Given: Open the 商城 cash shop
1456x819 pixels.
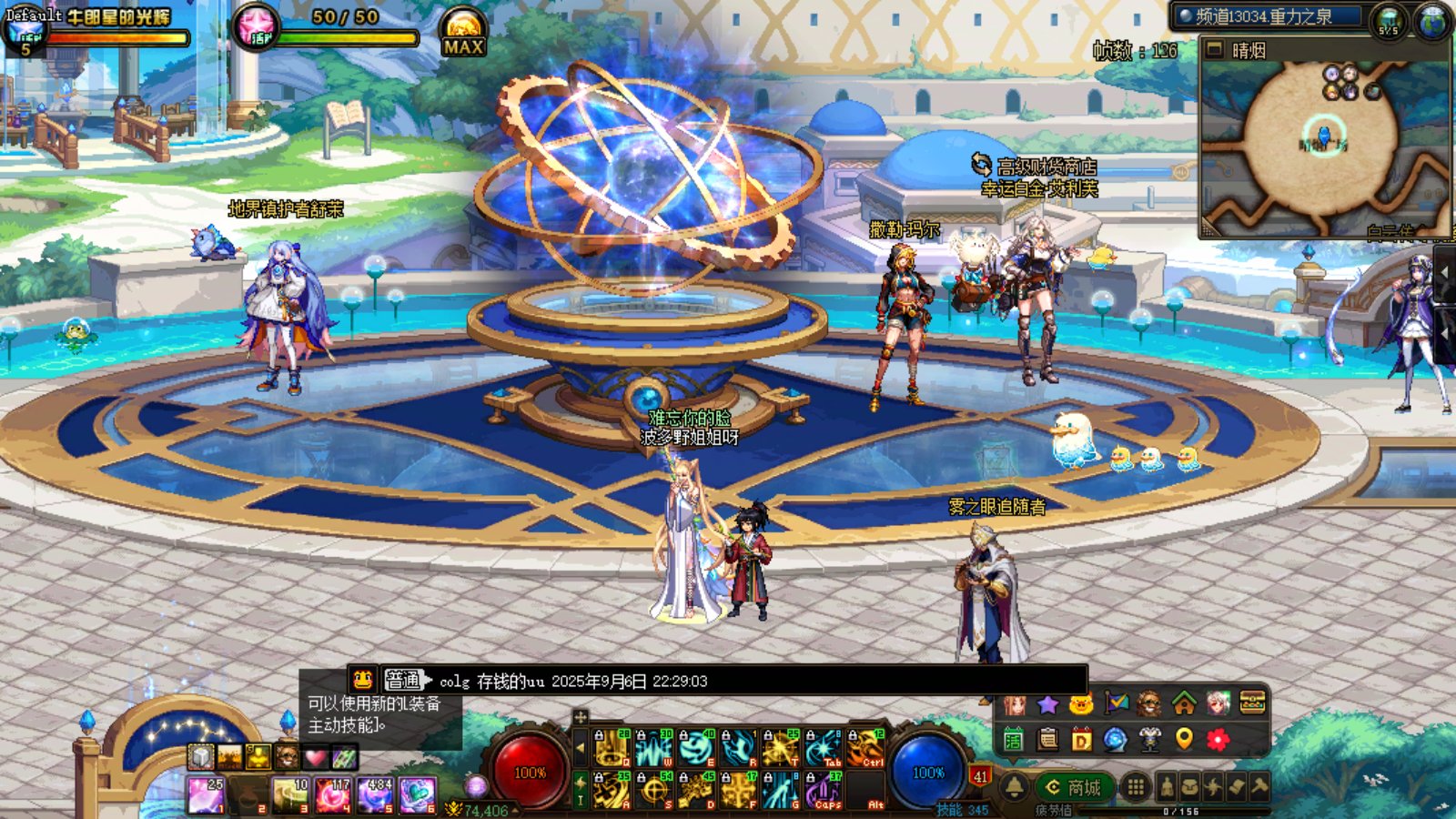Looking at the screenshot, I should coord(1074,787).
